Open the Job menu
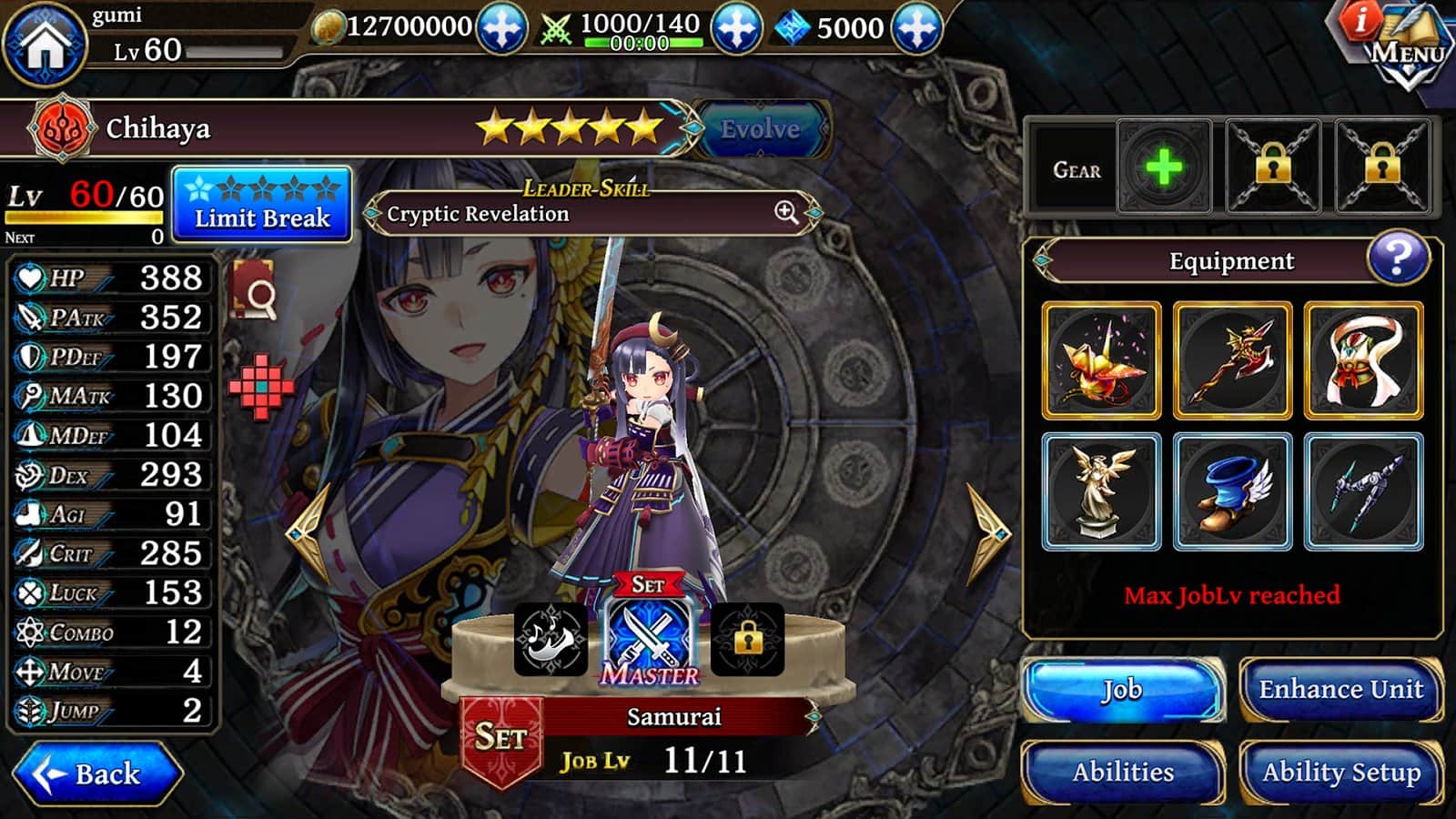 [1122, 690]
